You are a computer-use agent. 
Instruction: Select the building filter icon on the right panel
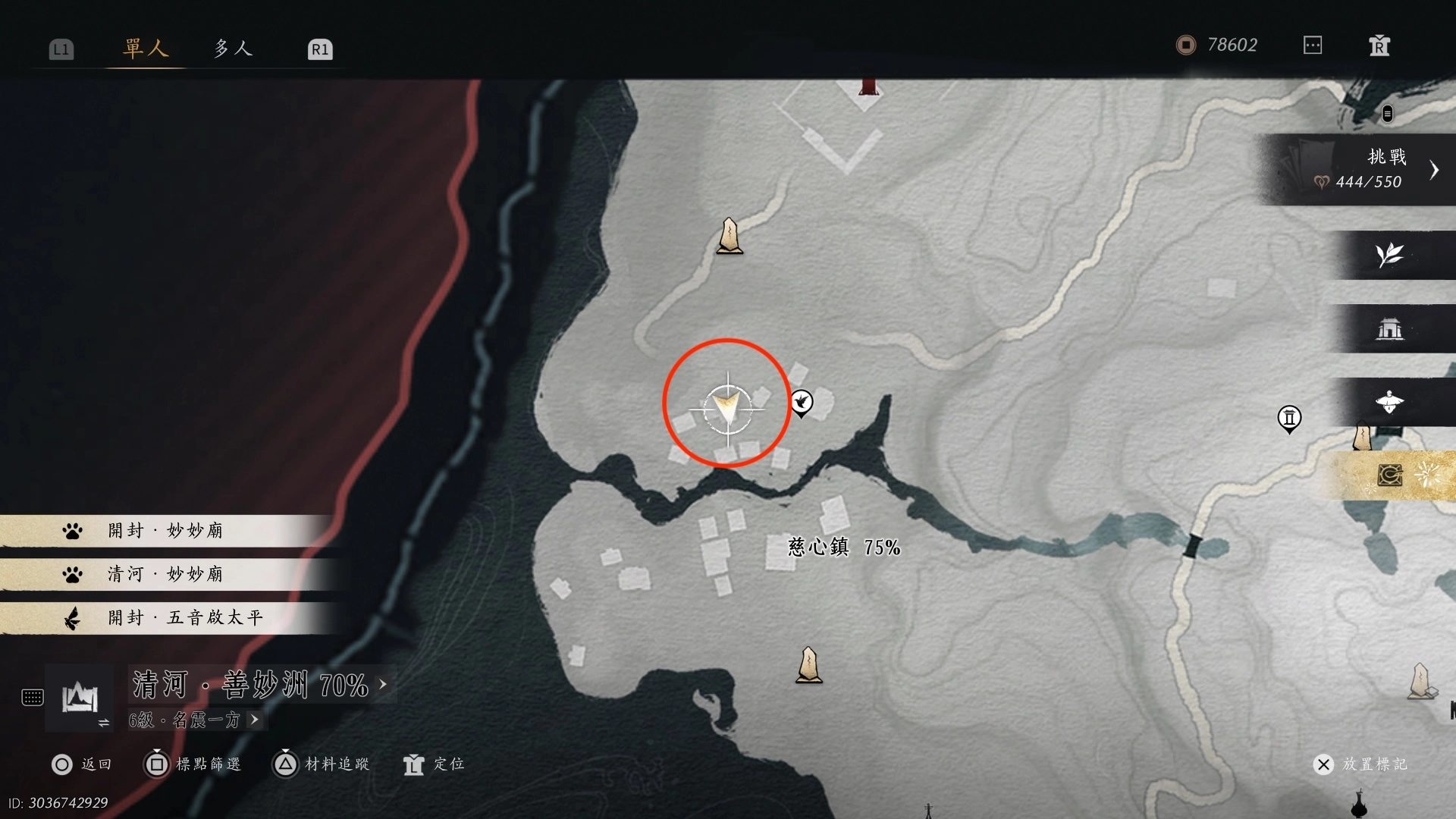click(x=1389, y=328)
